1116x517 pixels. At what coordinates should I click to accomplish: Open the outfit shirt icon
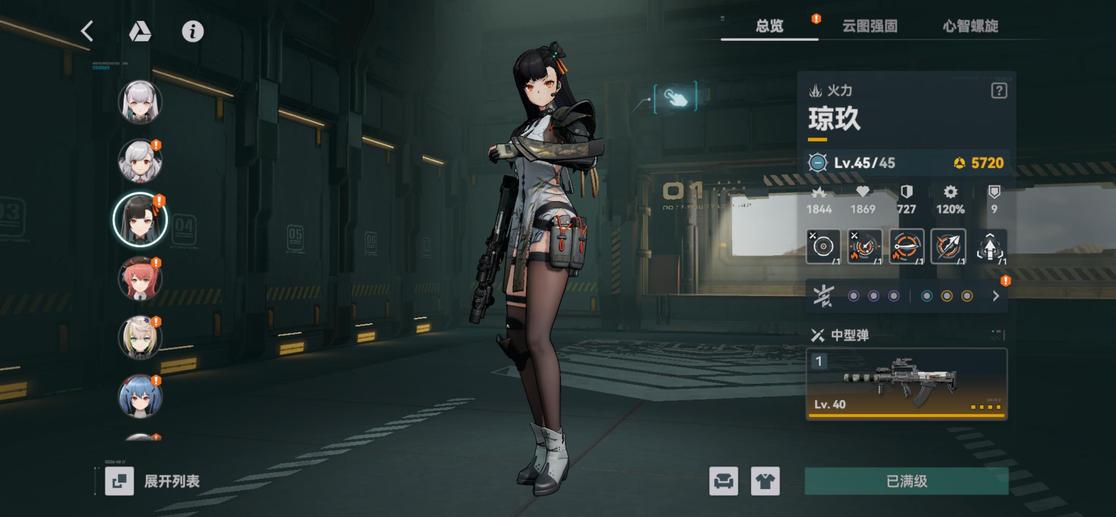[765, 481]
